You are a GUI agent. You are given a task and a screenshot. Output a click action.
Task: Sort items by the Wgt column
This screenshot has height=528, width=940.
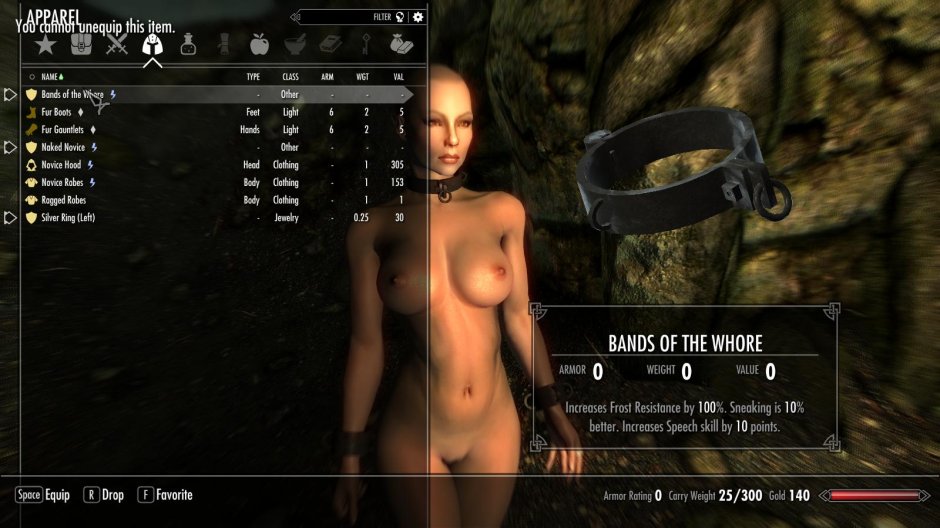point(362,76)
